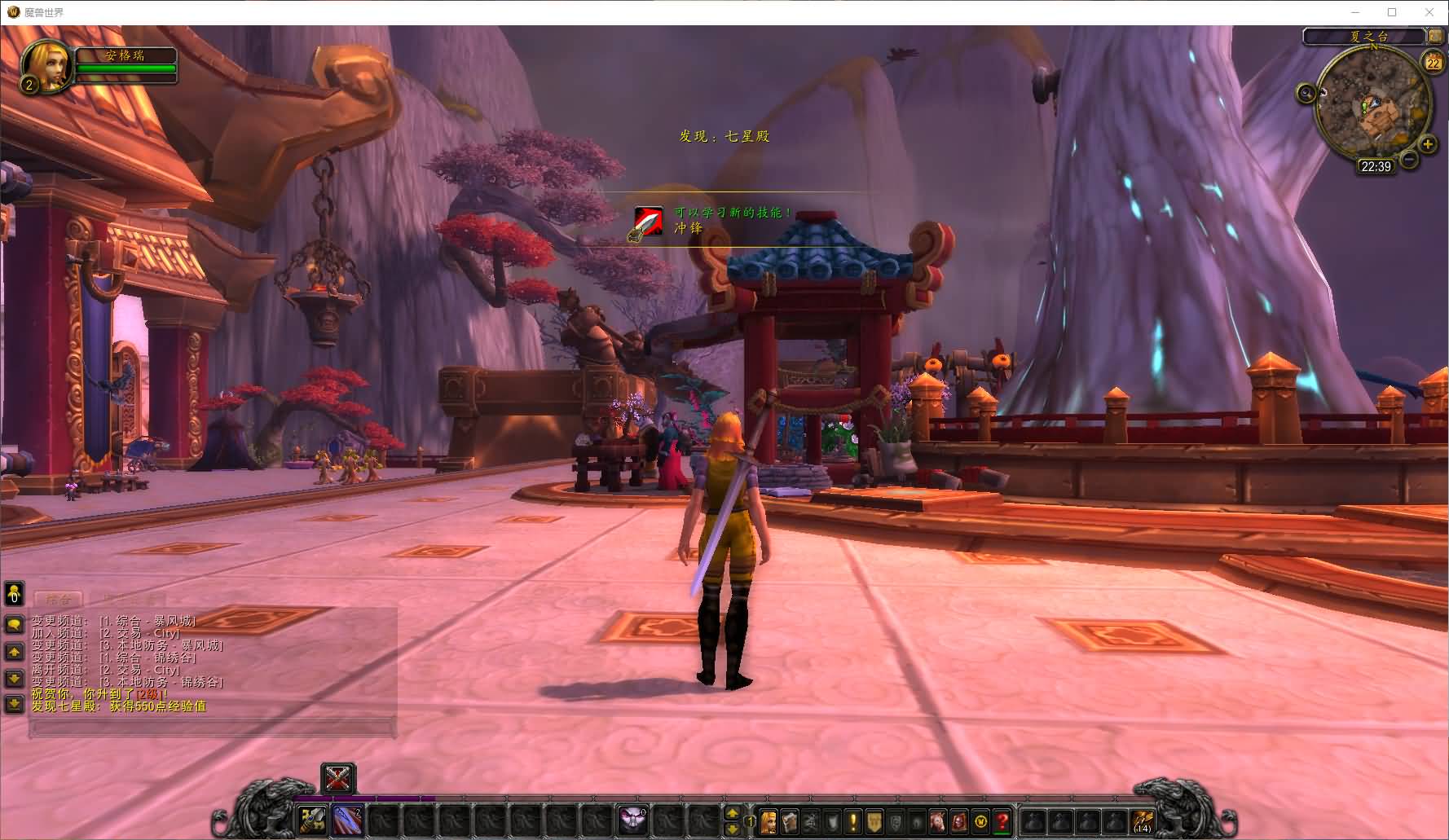1449x840 pixels.
Task: Use the second action bar ability
Action: click(x=348, y=820)
